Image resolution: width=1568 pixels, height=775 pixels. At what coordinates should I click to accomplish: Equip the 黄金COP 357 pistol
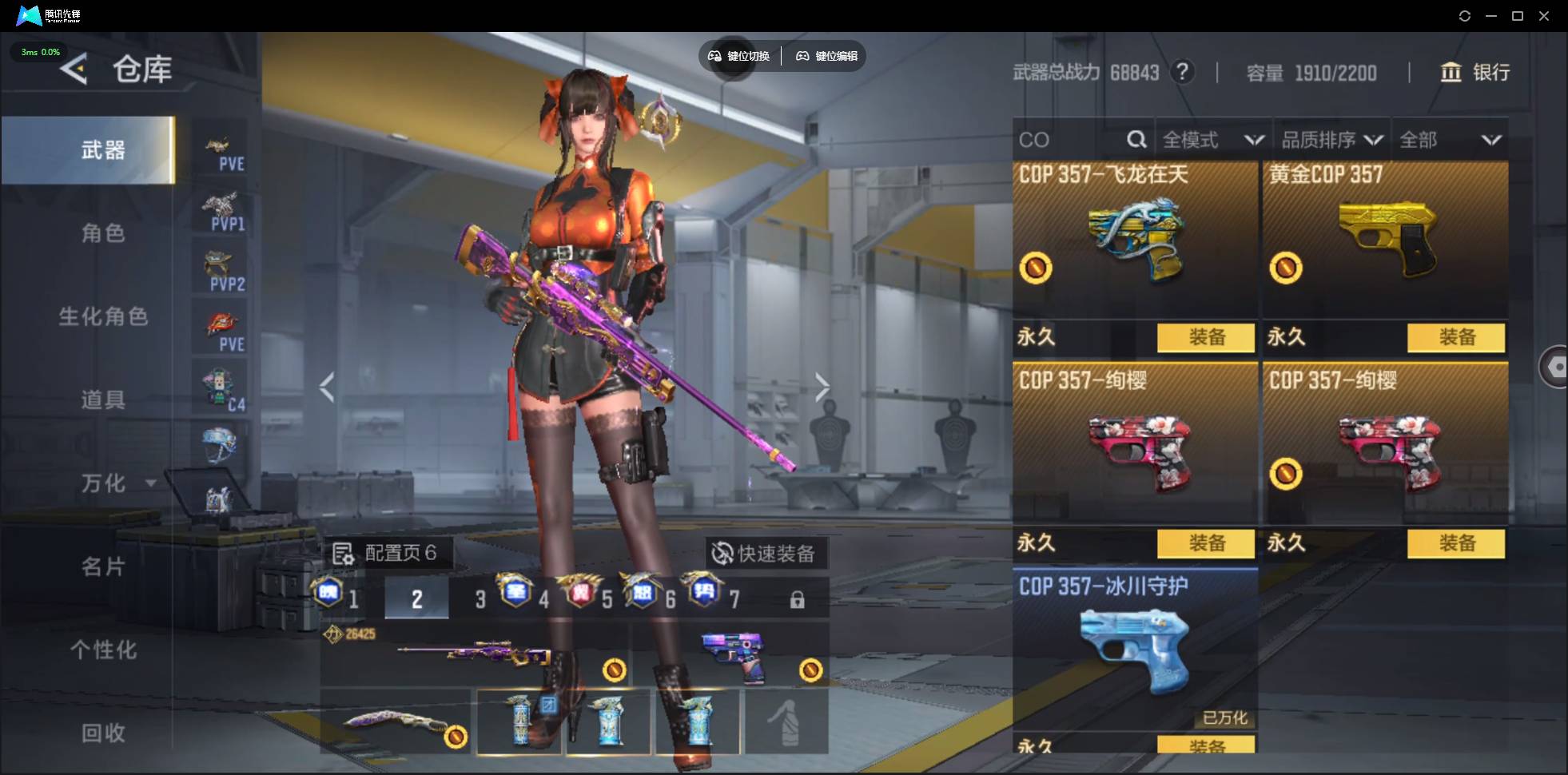click(1456, 337)
